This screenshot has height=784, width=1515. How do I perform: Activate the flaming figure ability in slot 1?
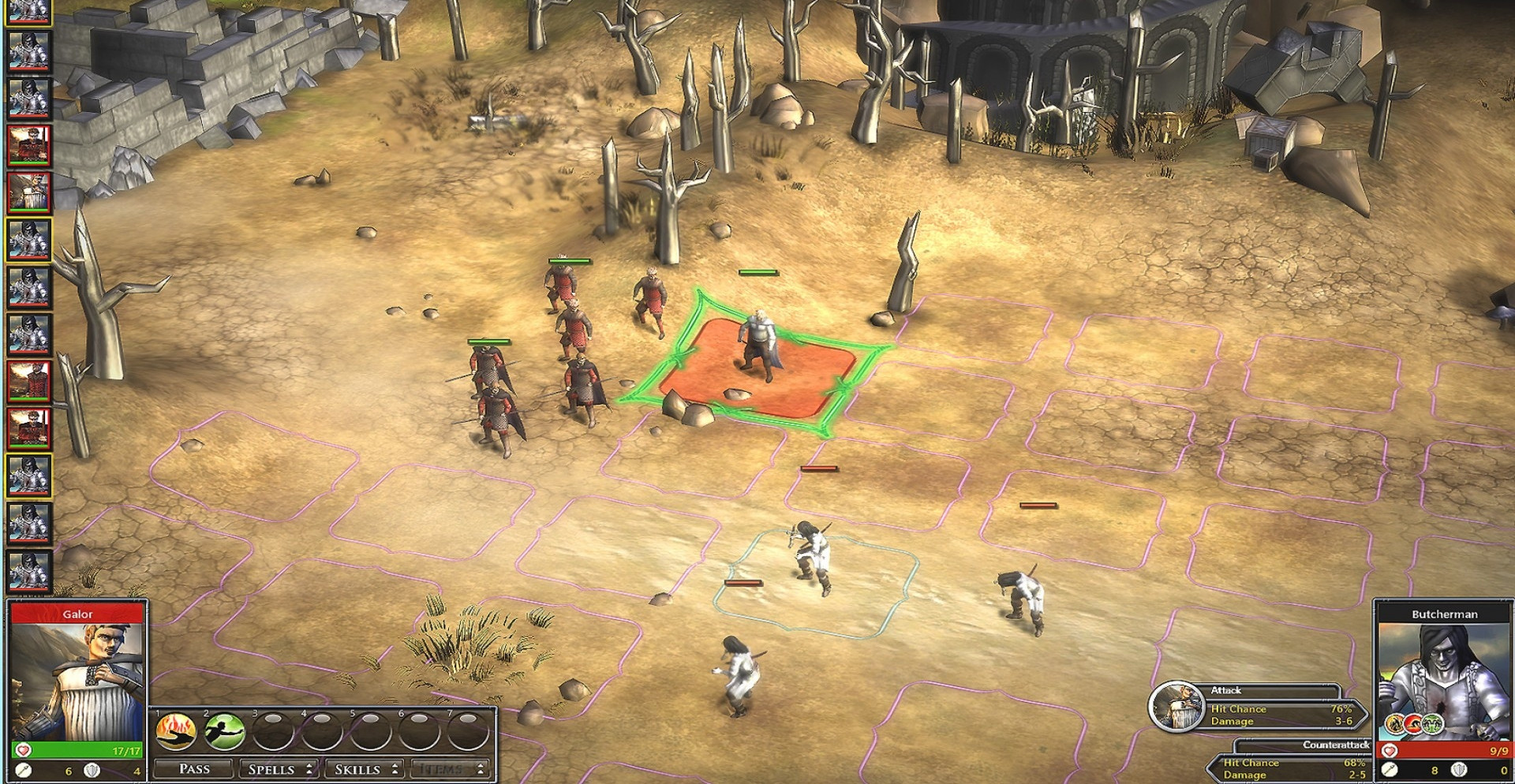[175, 730]
